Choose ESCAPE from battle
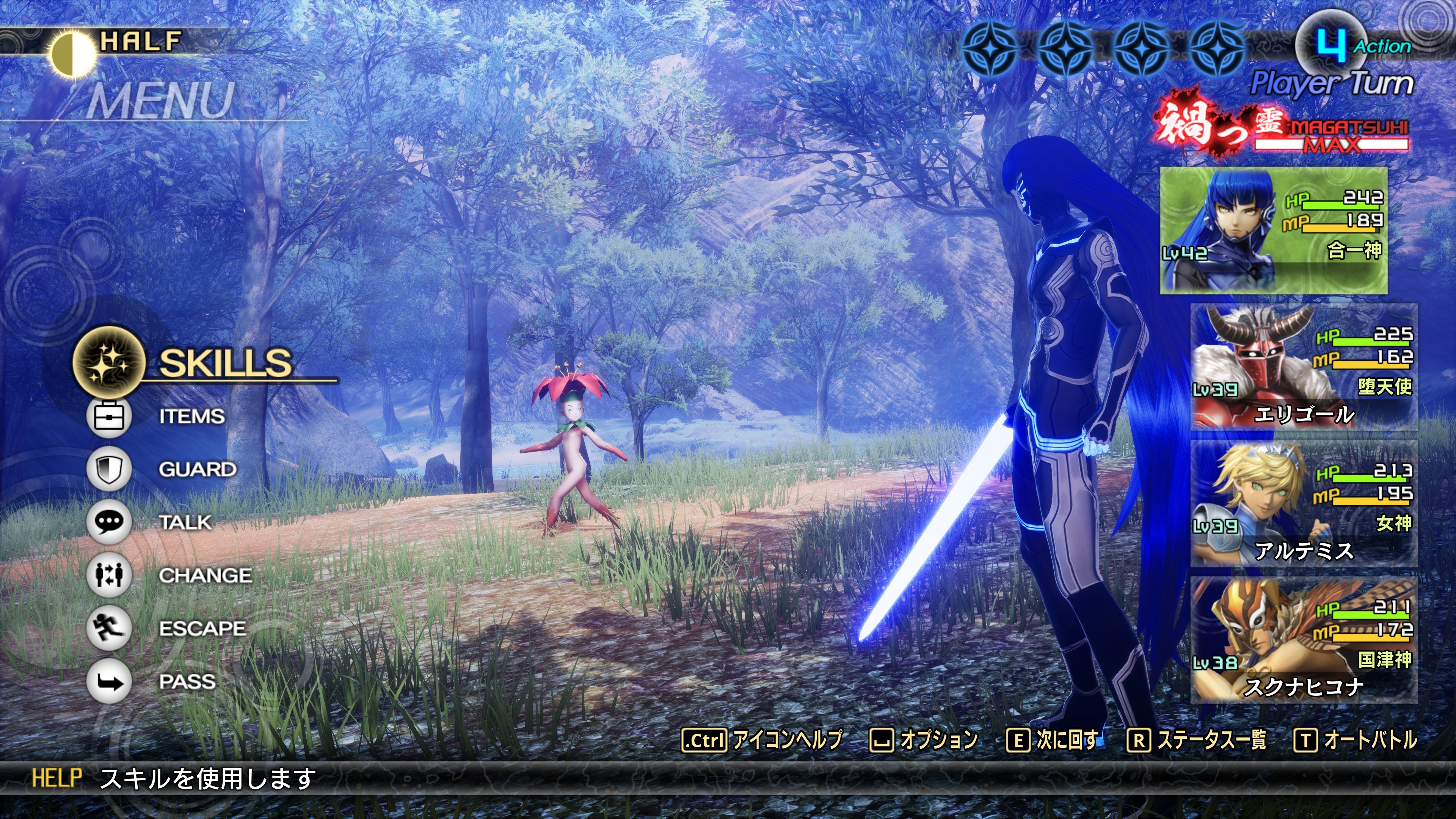 pyautogui.click(x=202, y=629)
